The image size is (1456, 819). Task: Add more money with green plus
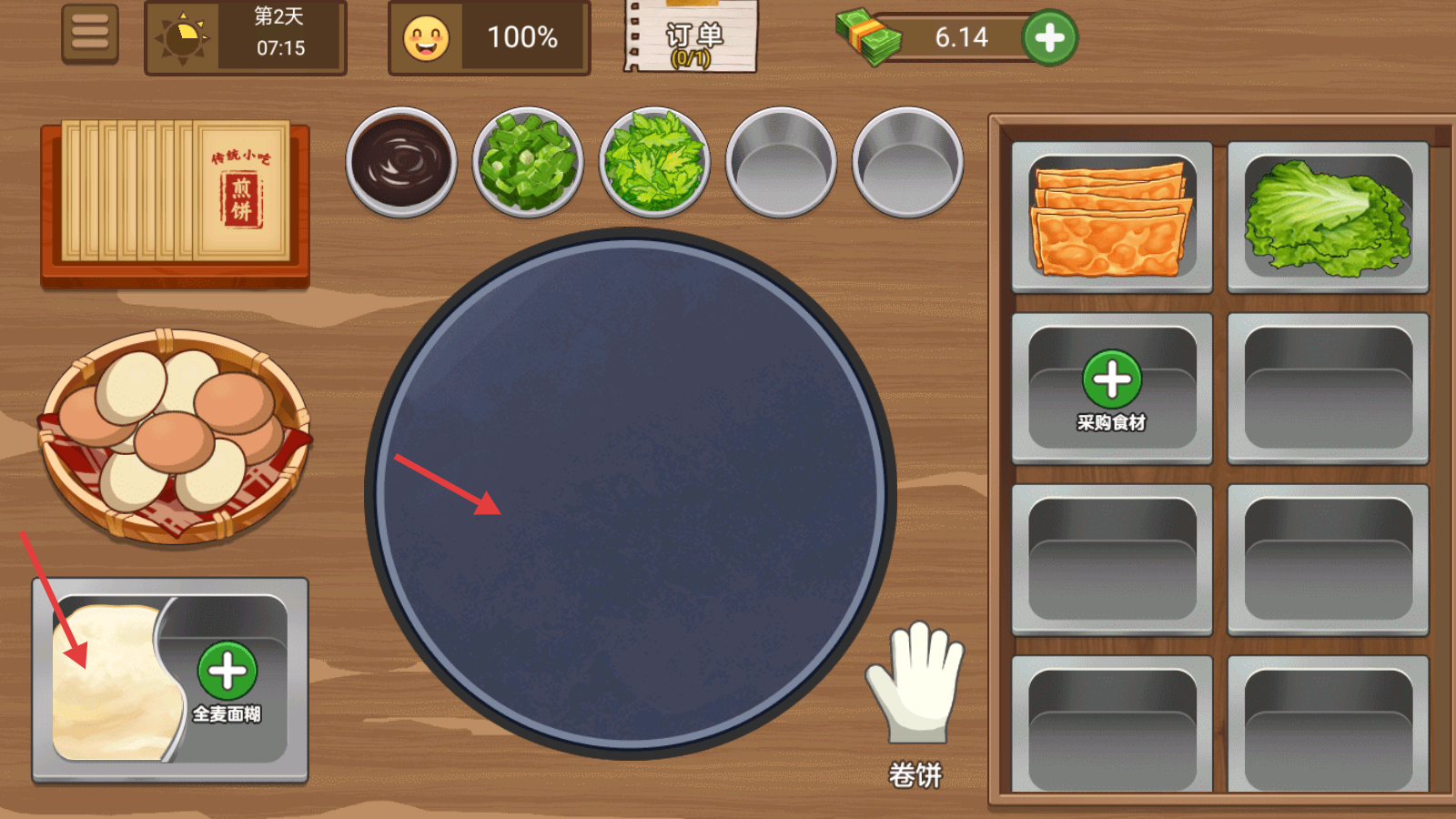click(x=1049, y=37)
